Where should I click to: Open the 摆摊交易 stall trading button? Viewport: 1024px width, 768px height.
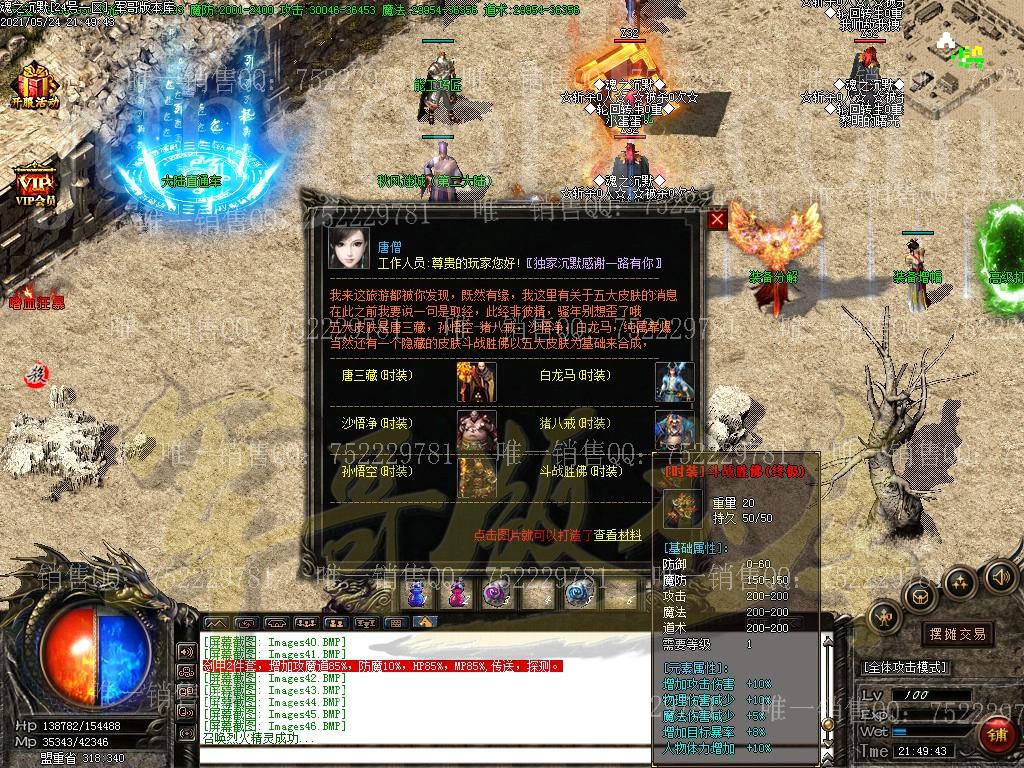[x=957, y=633]
